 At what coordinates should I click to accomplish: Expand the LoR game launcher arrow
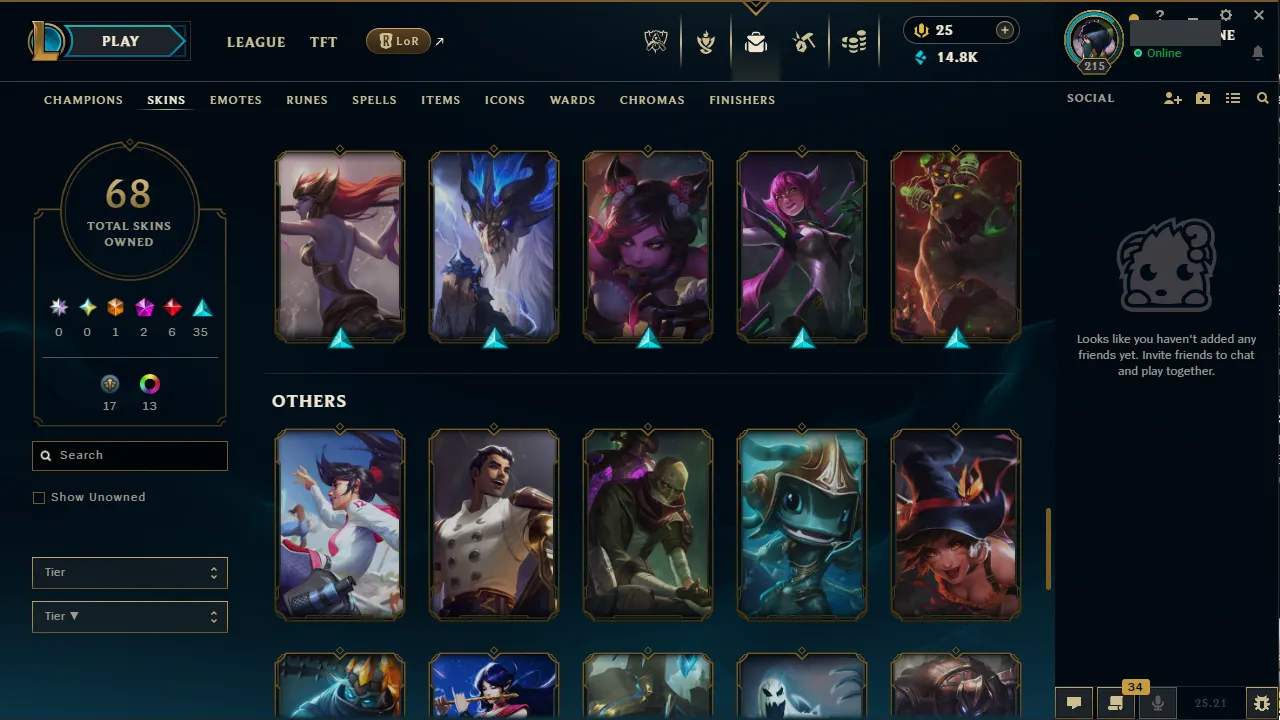pos(438,41)
